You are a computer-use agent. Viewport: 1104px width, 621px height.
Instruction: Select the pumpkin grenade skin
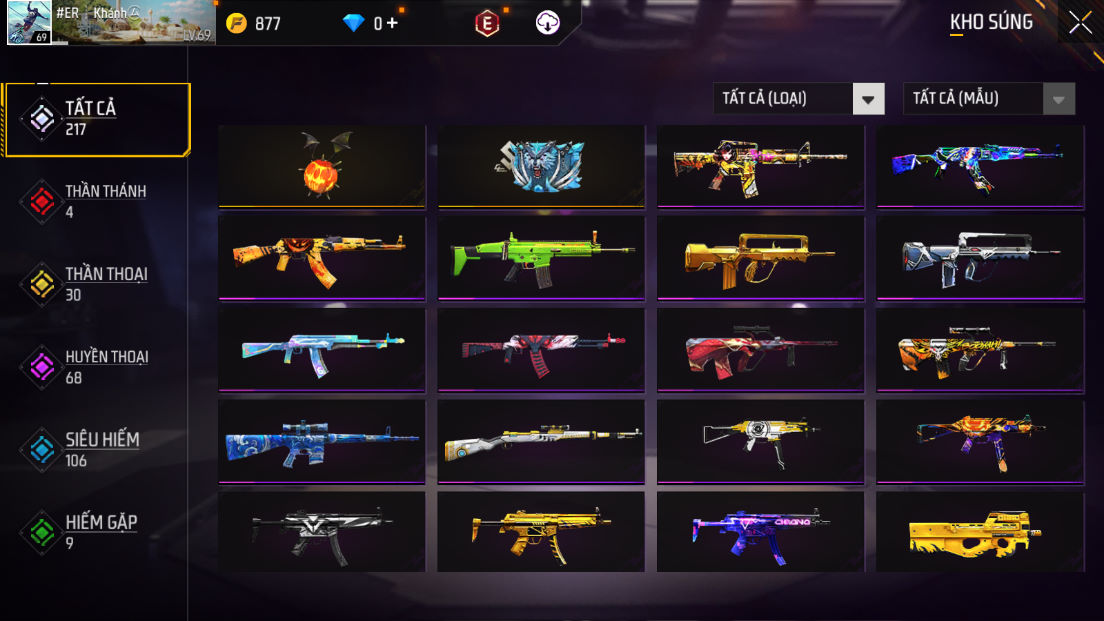click(x=322, y=166)
